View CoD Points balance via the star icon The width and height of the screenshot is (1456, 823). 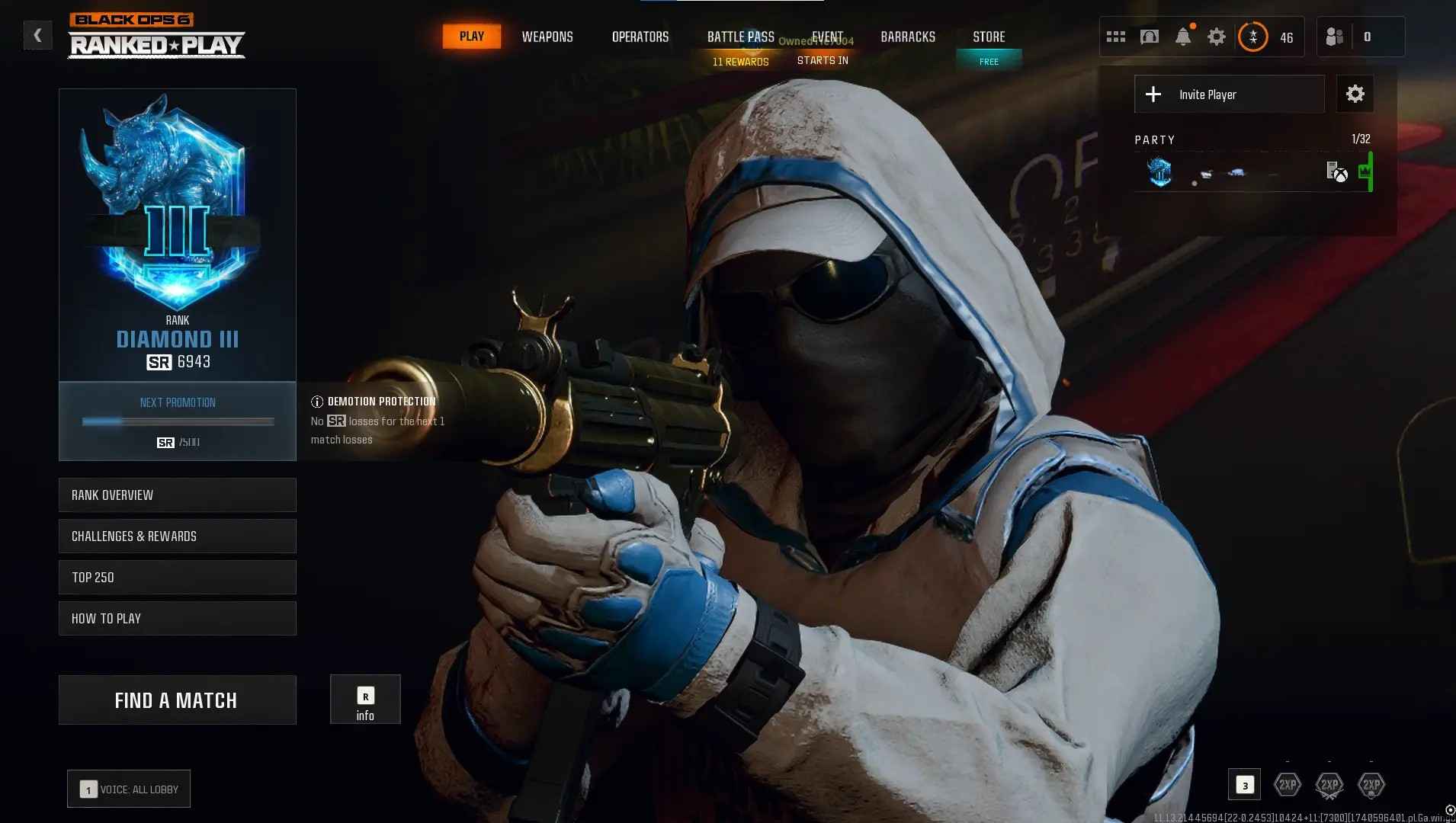tap(1252, 36)
